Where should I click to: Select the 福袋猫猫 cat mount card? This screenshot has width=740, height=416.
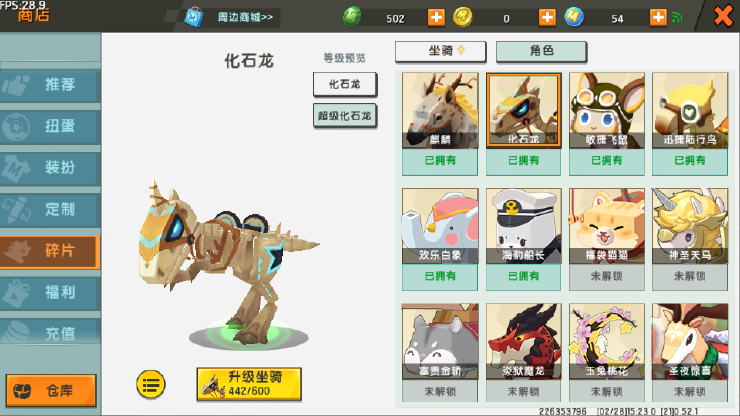tap(606, 237)
